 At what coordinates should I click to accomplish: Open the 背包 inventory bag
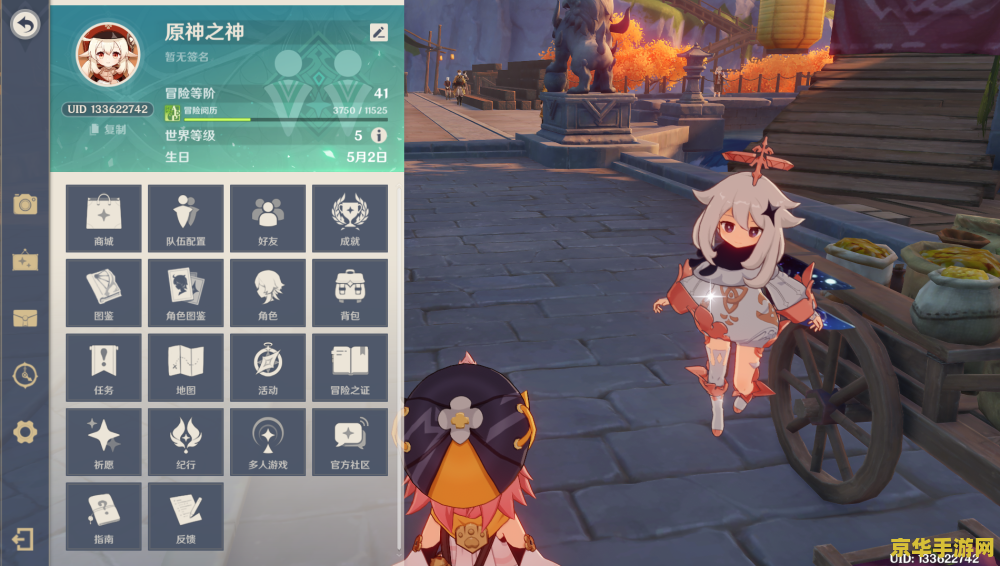[x=350, y=293]
